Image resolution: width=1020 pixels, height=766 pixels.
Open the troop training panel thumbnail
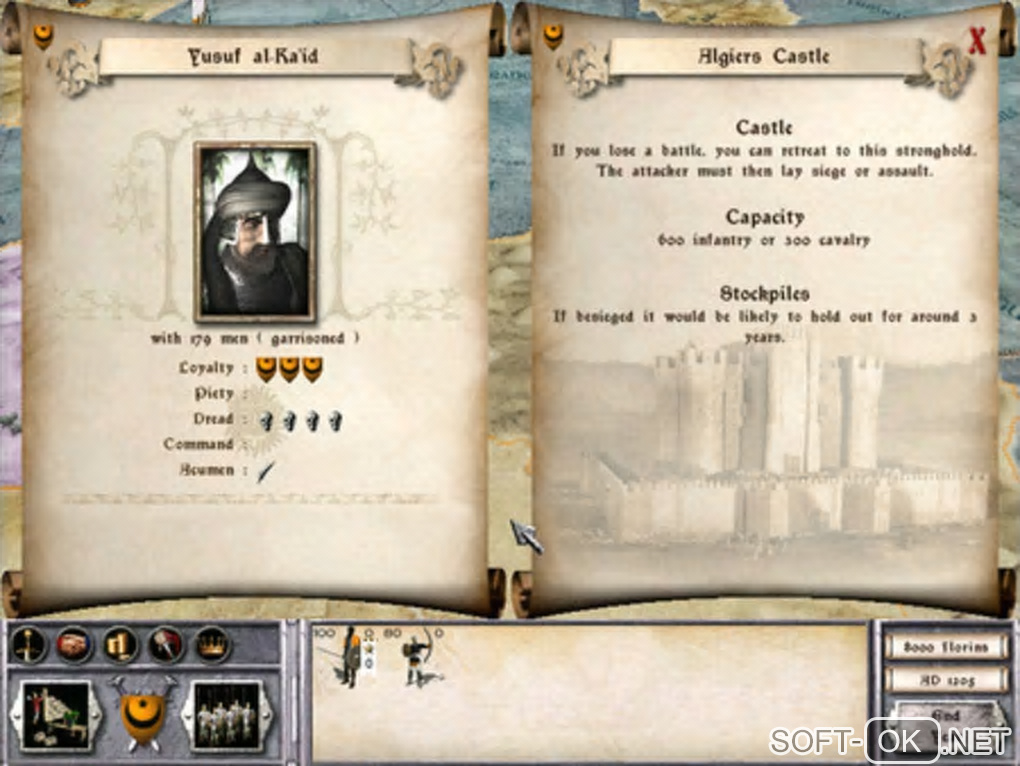point(226,714)
